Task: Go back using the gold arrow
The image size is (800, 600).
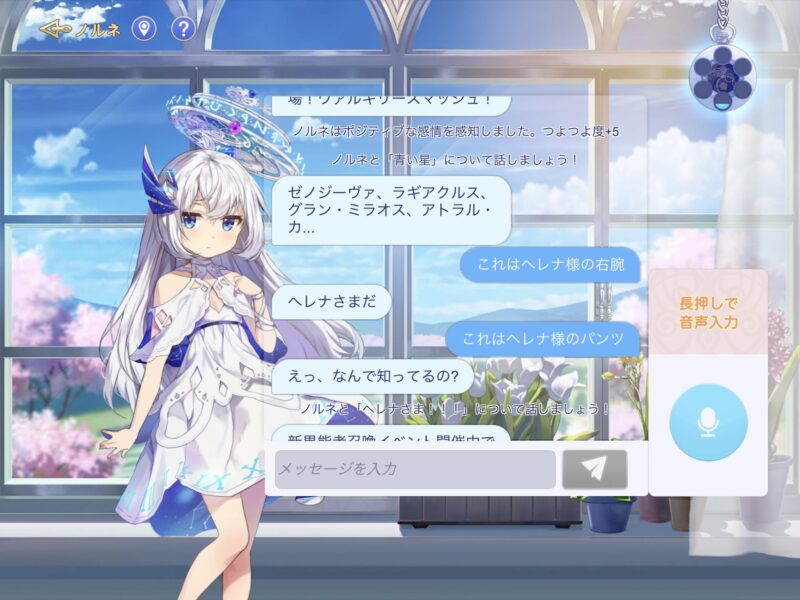Action: pos(56,29)
